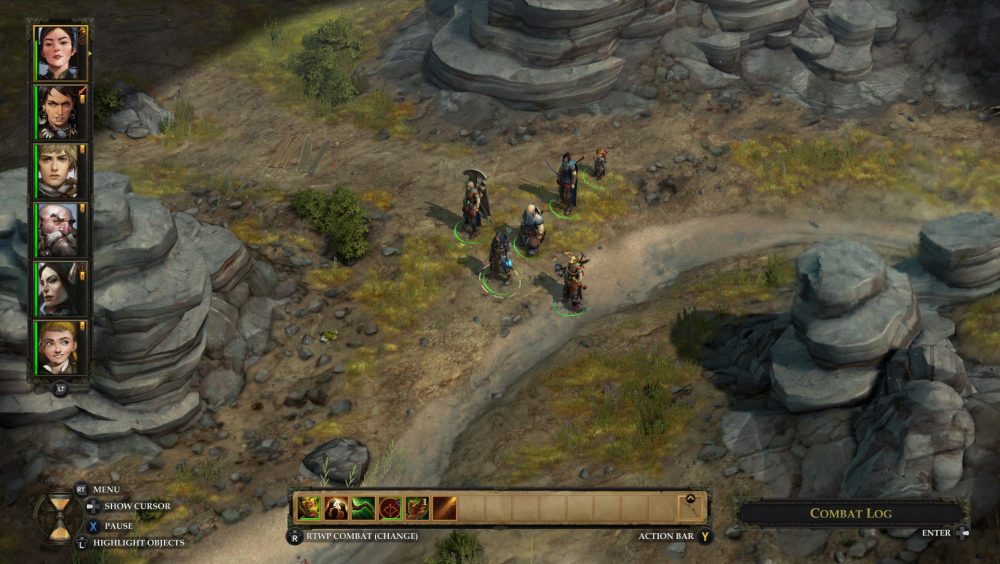Activate the green slash ability icon
Screen dimensions: 1000x564
pos(363,508)
